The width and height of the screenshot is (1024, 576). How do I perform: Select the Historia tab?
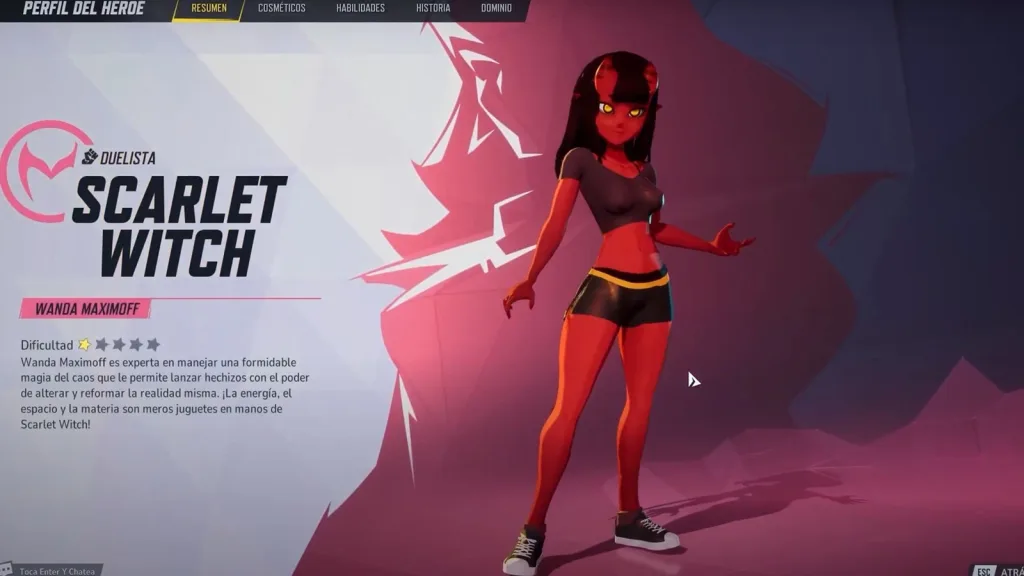(433, 9)
